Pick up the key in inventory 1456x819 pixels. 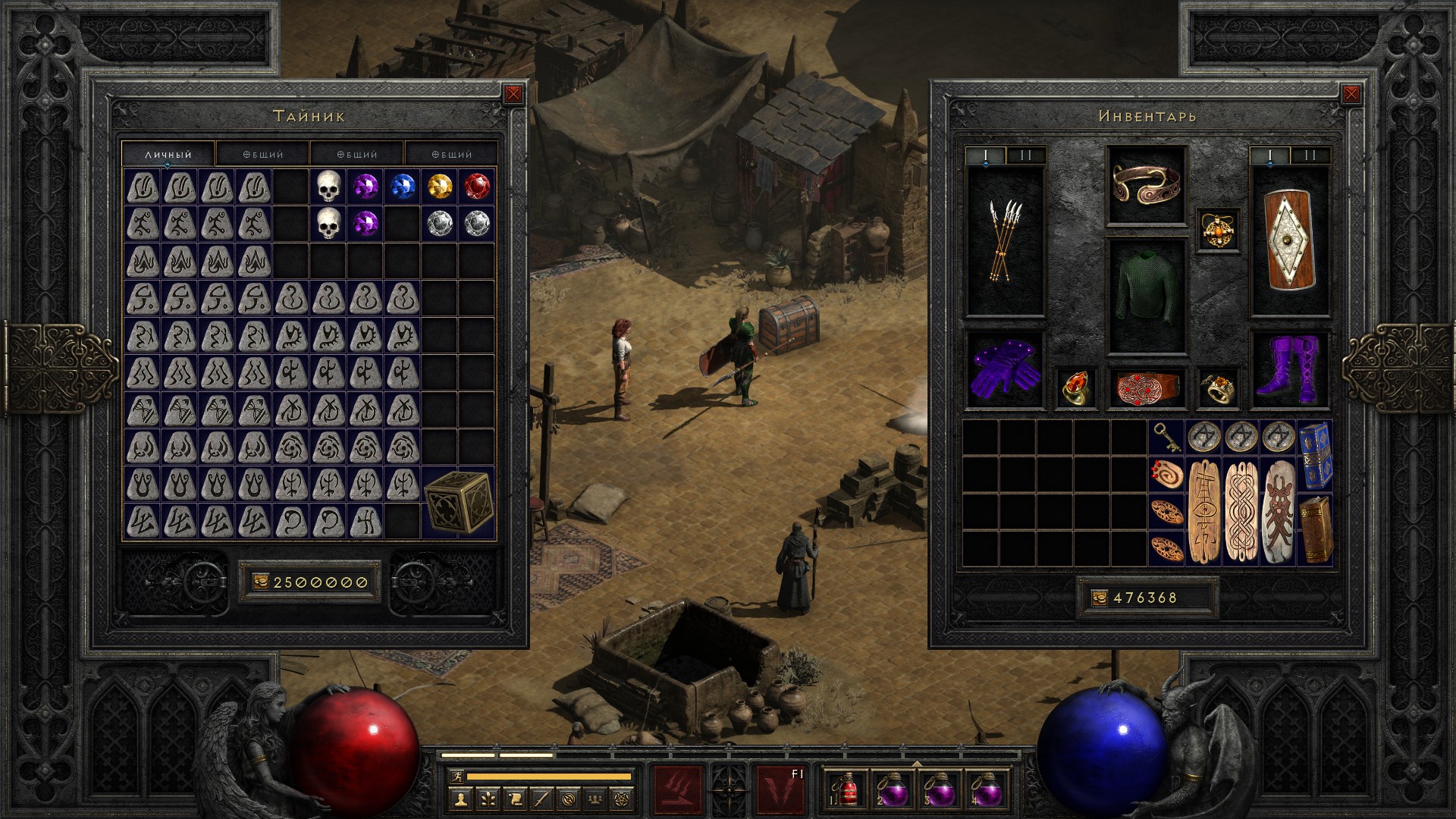(x=1166, y=438)
